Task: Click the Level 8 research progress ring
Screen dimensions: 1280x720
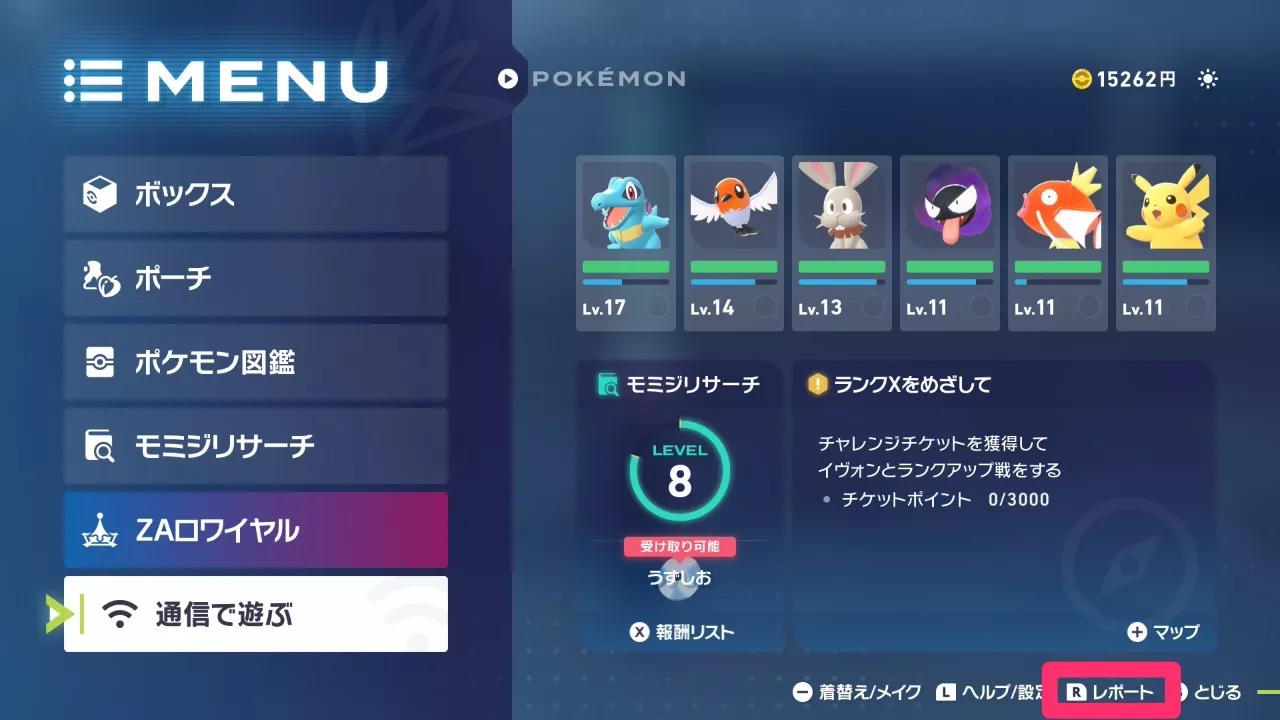Action: pyautogui.click(x=680, y=468)
